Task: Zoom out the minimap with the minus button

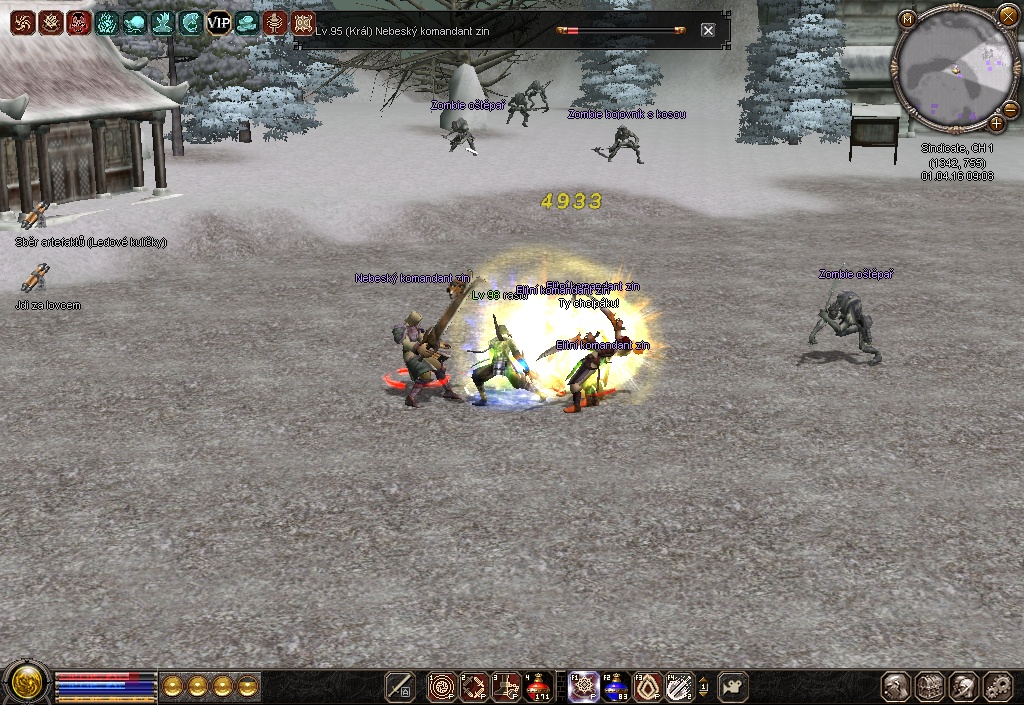Action: (1009, 108)
